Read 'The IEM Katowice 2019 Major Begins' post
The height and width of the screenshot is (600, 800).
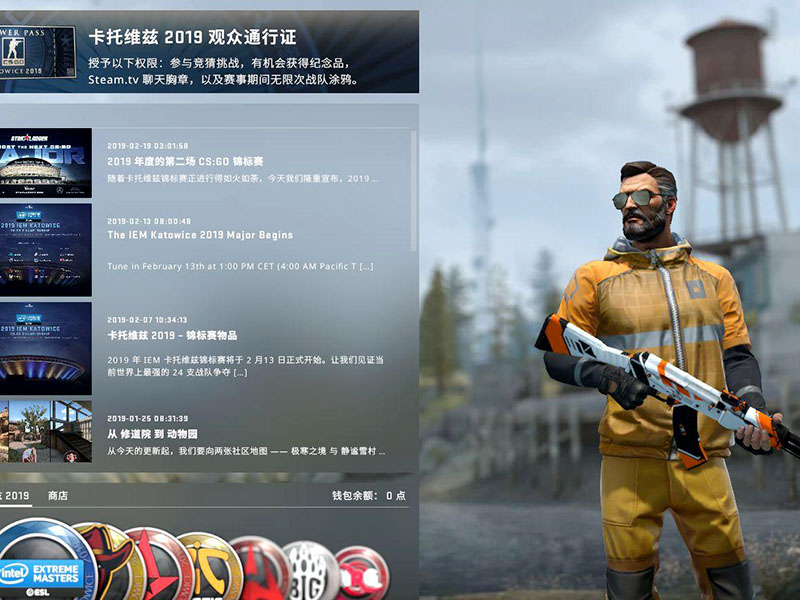pyautogui.click(x=200, y=235)
